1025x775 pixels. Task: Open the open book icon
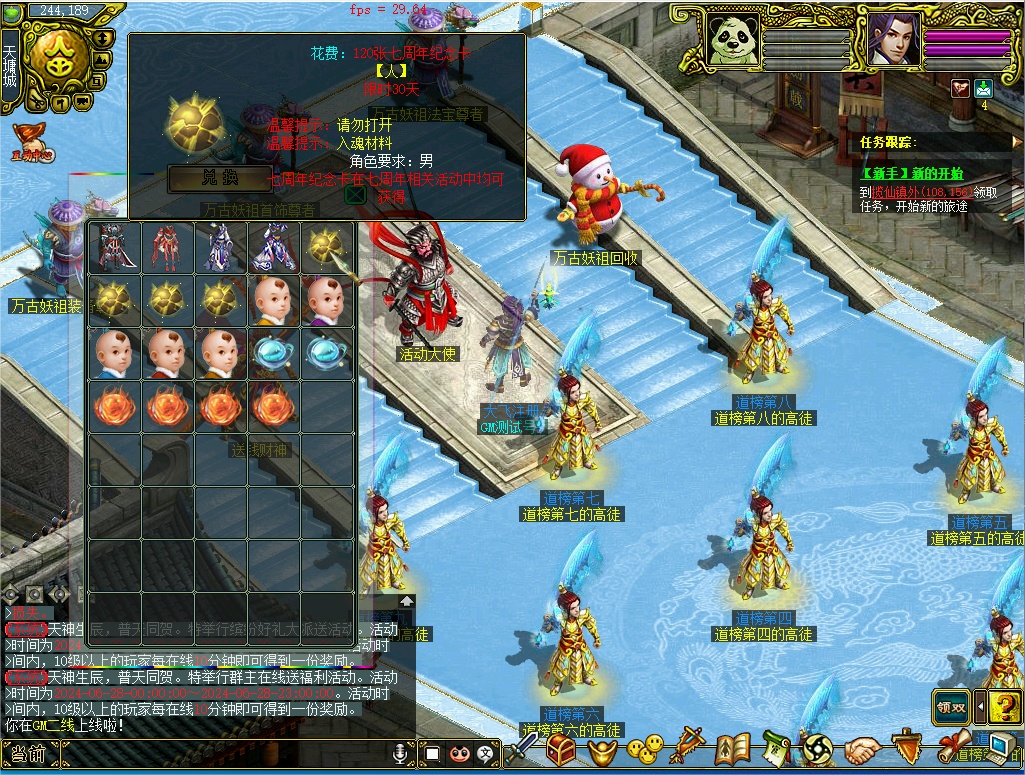pyautogui.click(x=732, y=748)
